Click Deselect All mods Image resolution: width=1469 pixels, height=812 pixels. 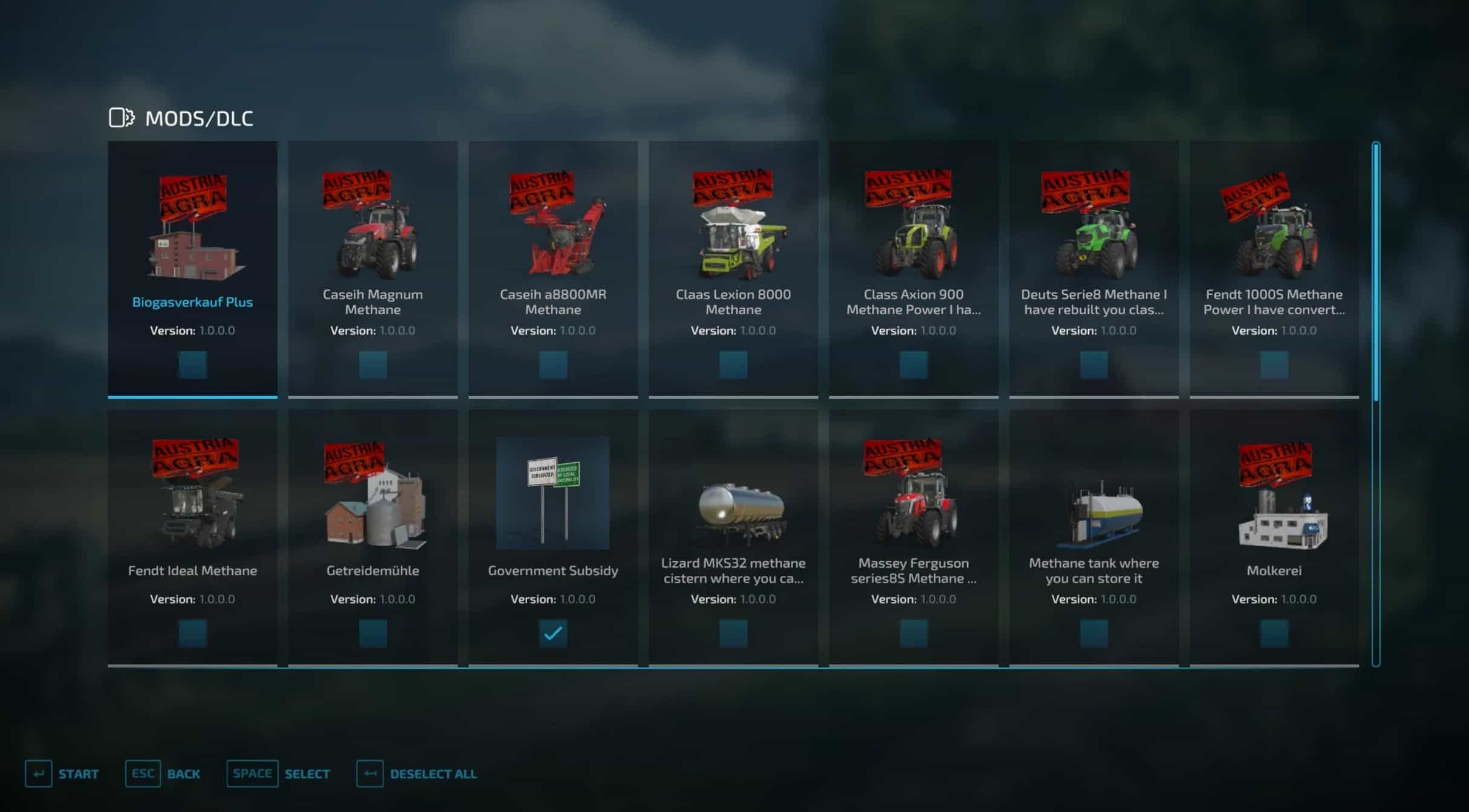point(417,774)
